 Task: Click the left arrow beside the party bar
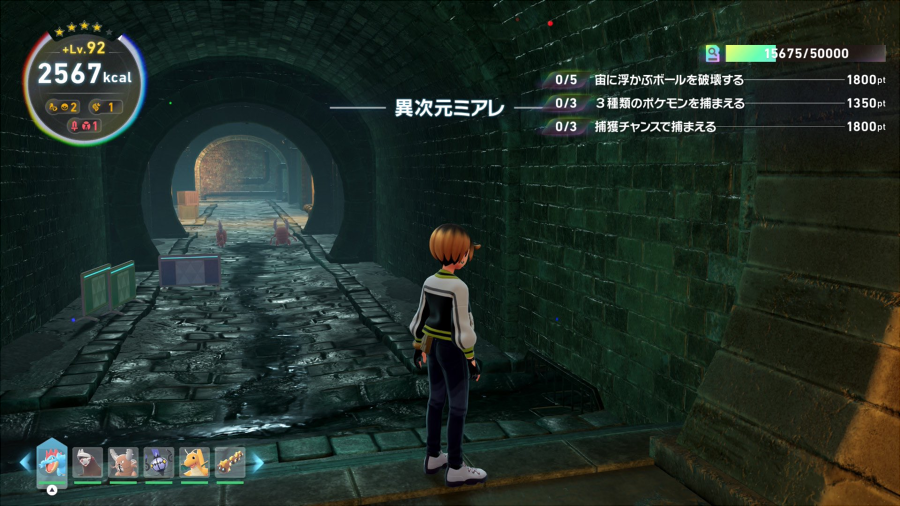point(25,462)
